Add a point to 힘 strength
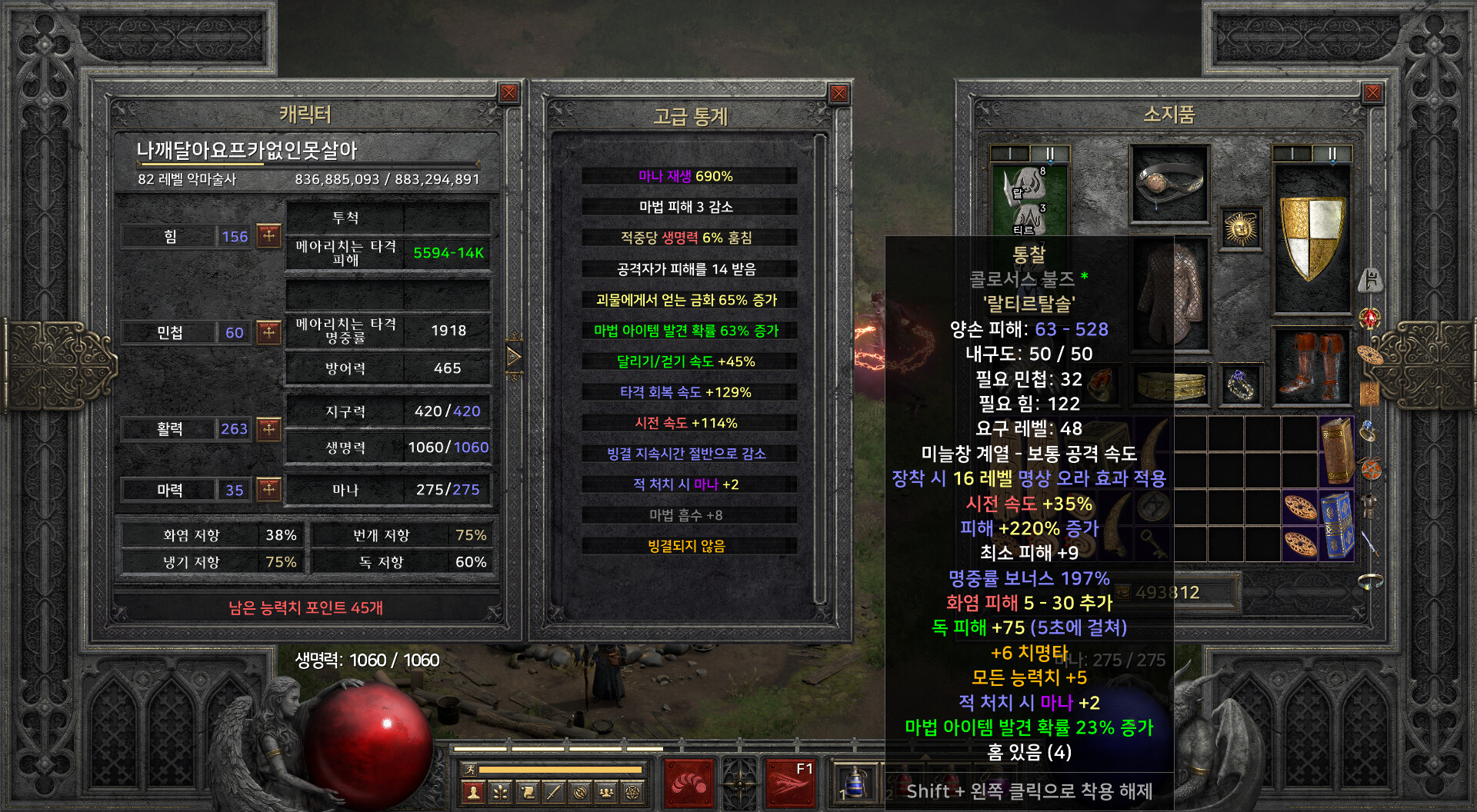This screenshot has width=1477, height=812. click(268, 235)
